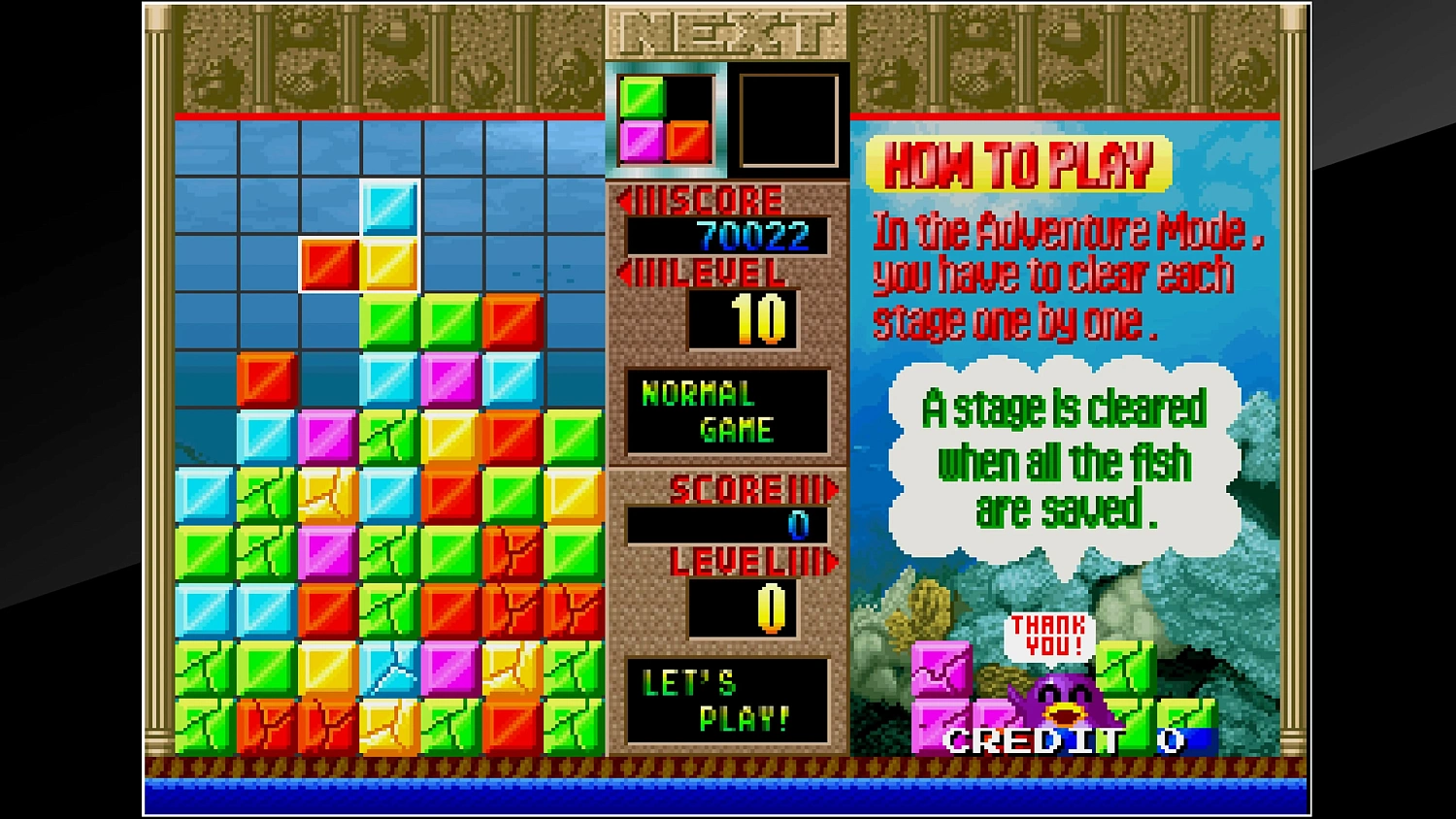This screenshot has width=1456, height=819.
Task: Click the THANK YOU speech bubble
Action: (1048, 631)
